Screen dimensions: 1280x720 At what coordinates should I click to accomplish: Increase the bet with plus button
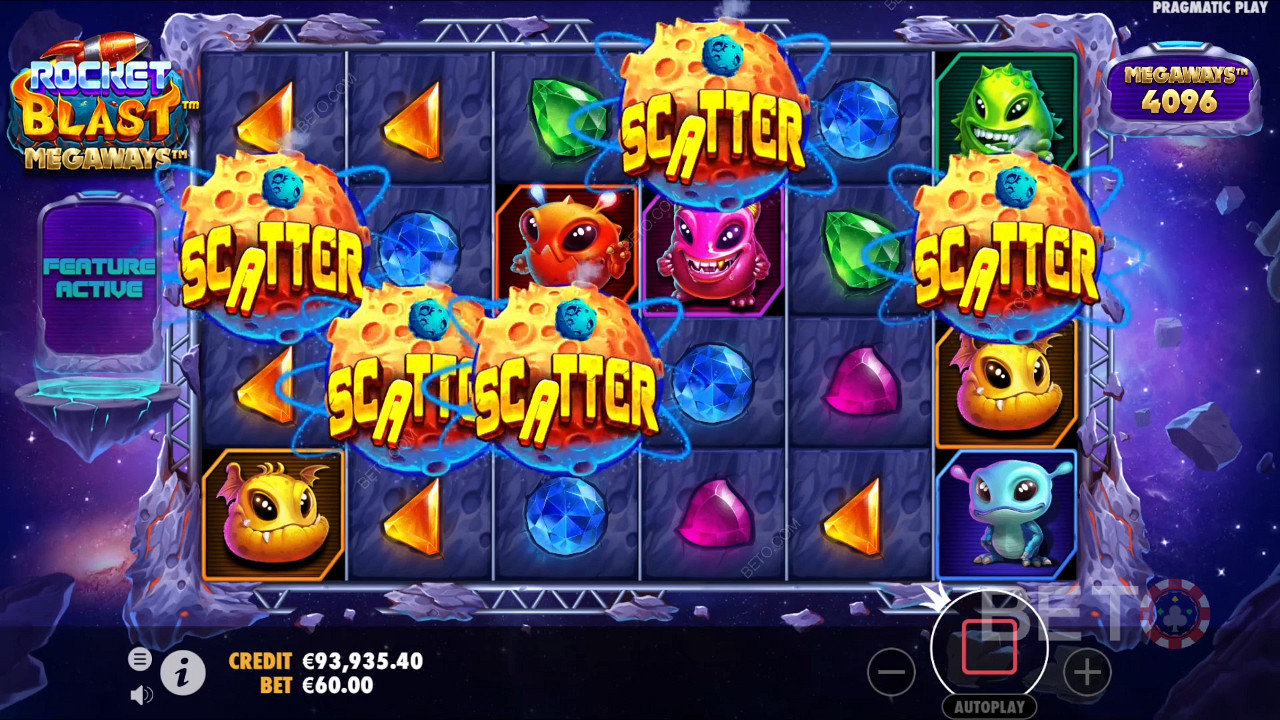point(1087,673)
